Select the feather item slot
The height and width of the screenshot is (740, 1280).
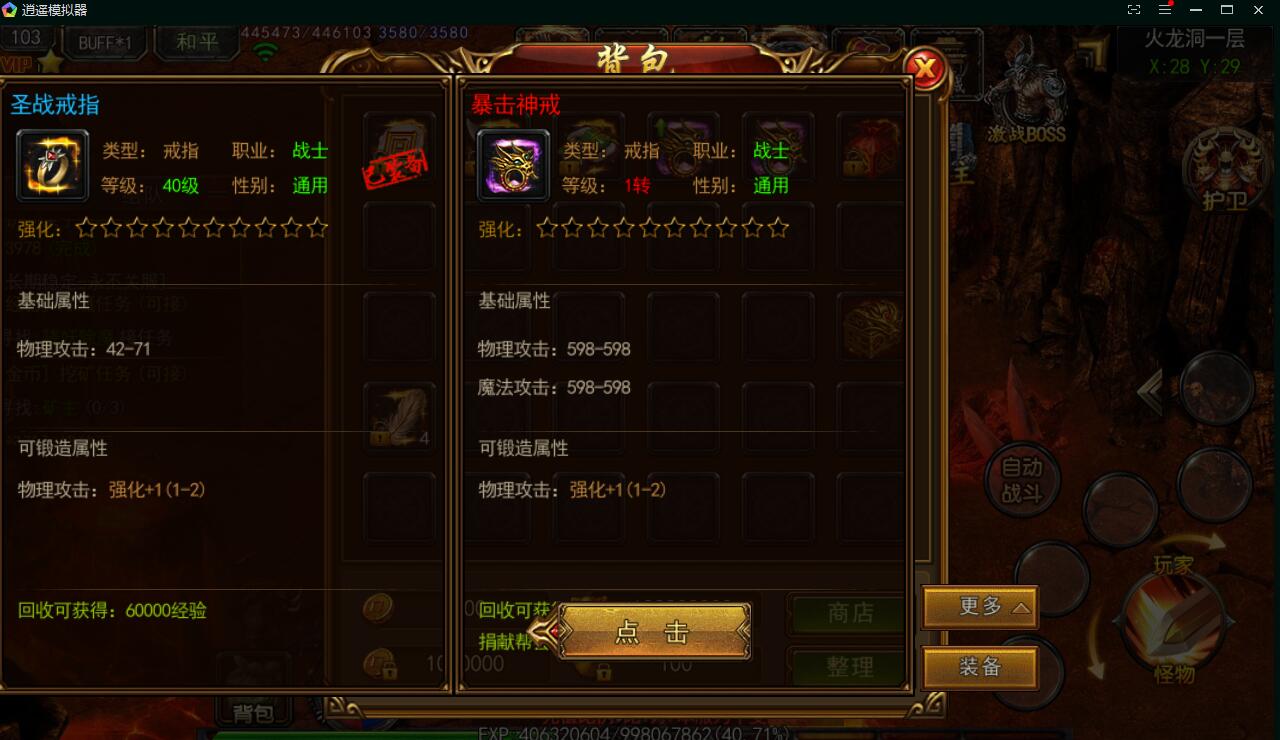point(400,415)
